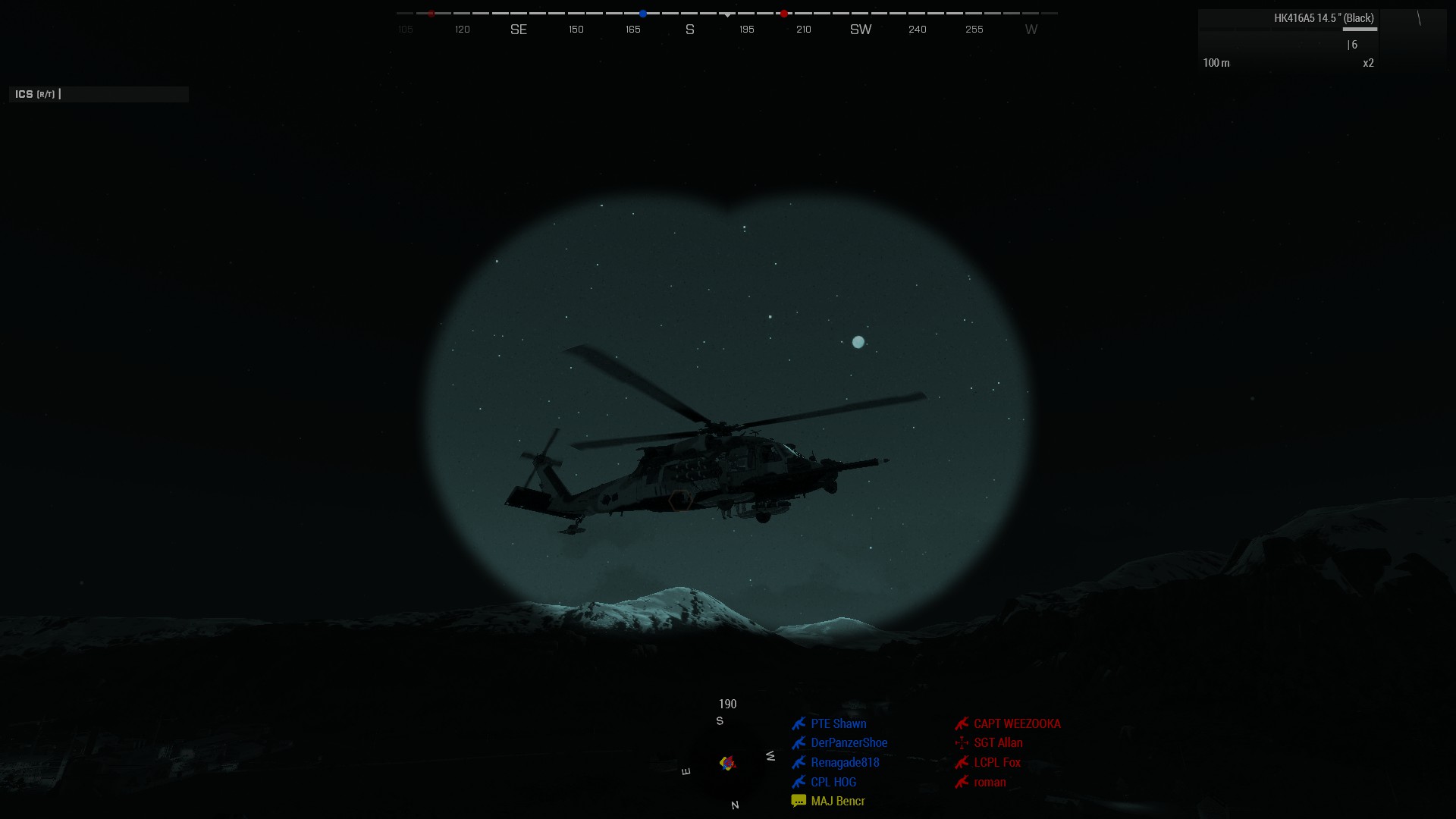
Task: Click the compass rose at screen bottom
Action: [x=727, y=763]
